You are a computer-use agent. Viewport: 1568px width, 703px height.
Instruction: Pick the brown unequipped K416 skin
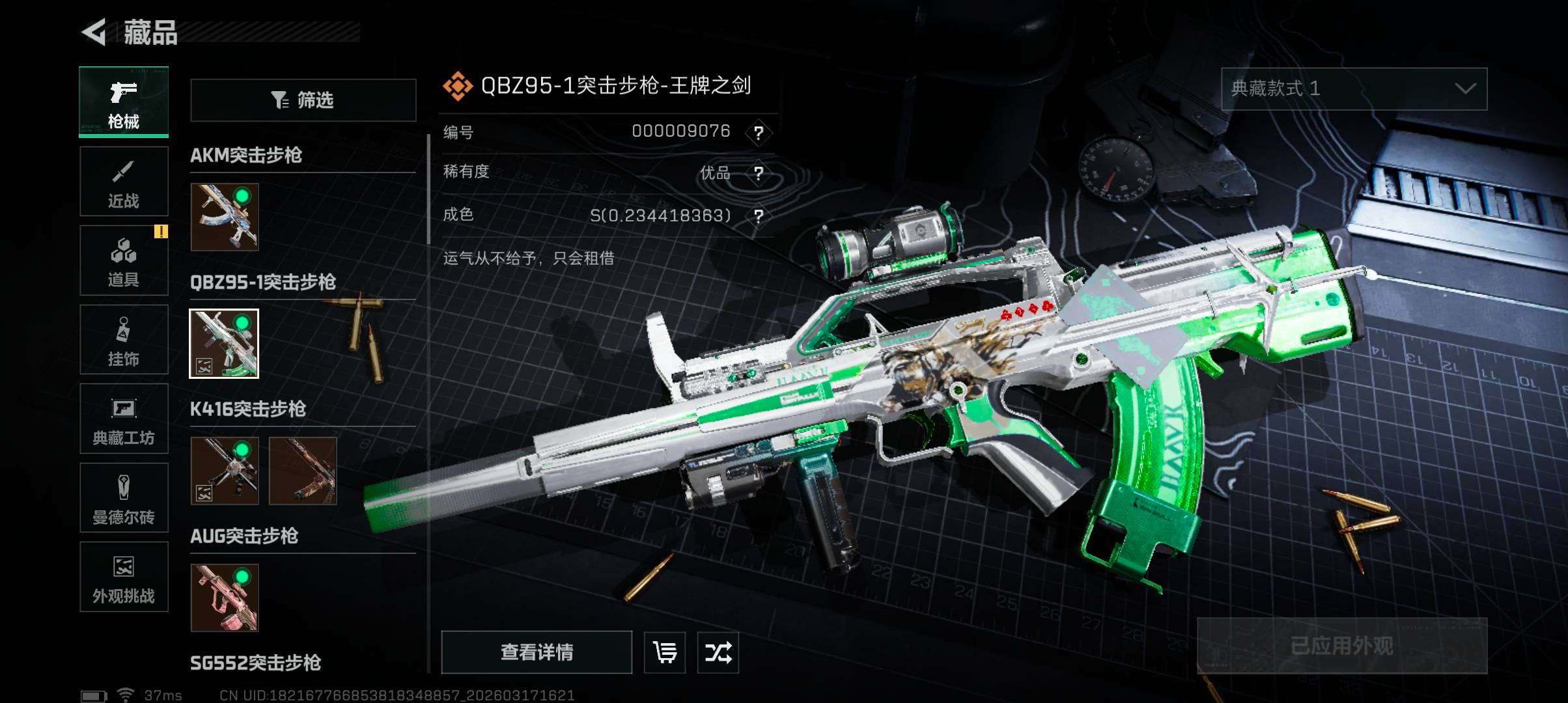point(303,471)
